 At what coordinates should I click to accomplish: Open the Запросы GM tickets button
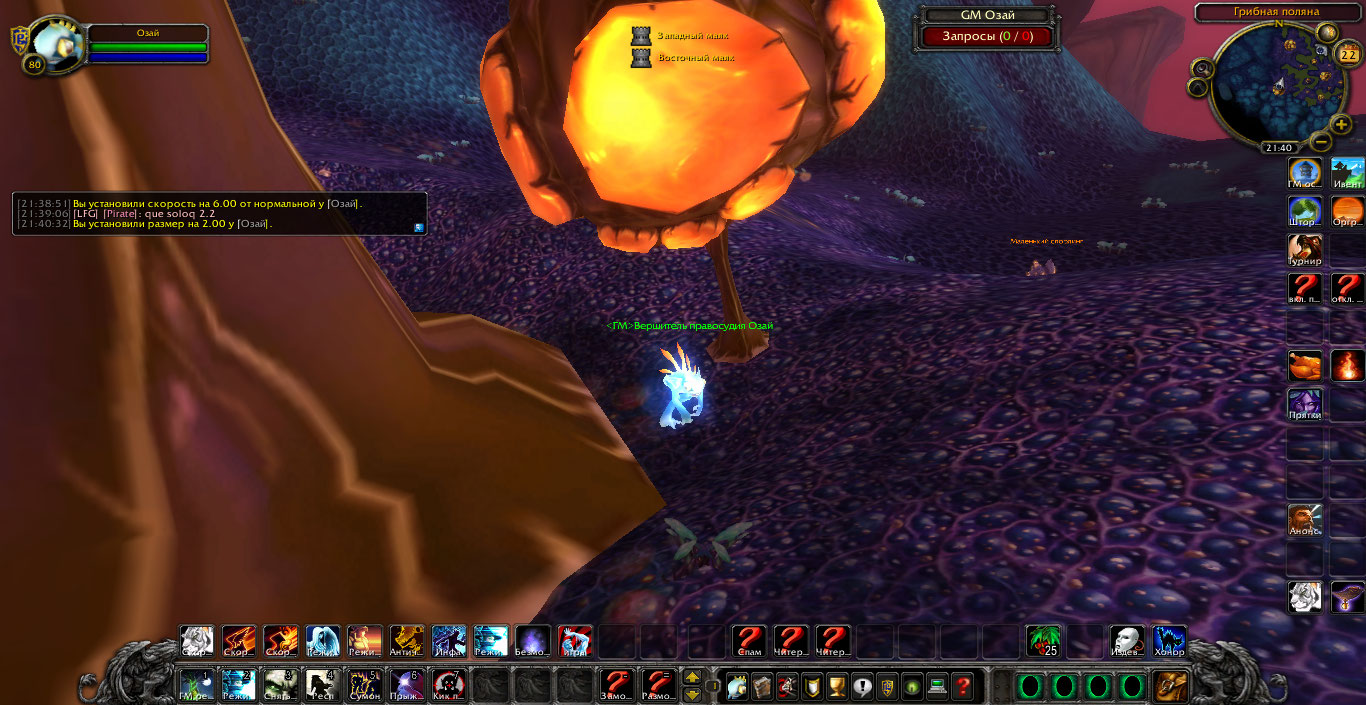pos(987,37)
